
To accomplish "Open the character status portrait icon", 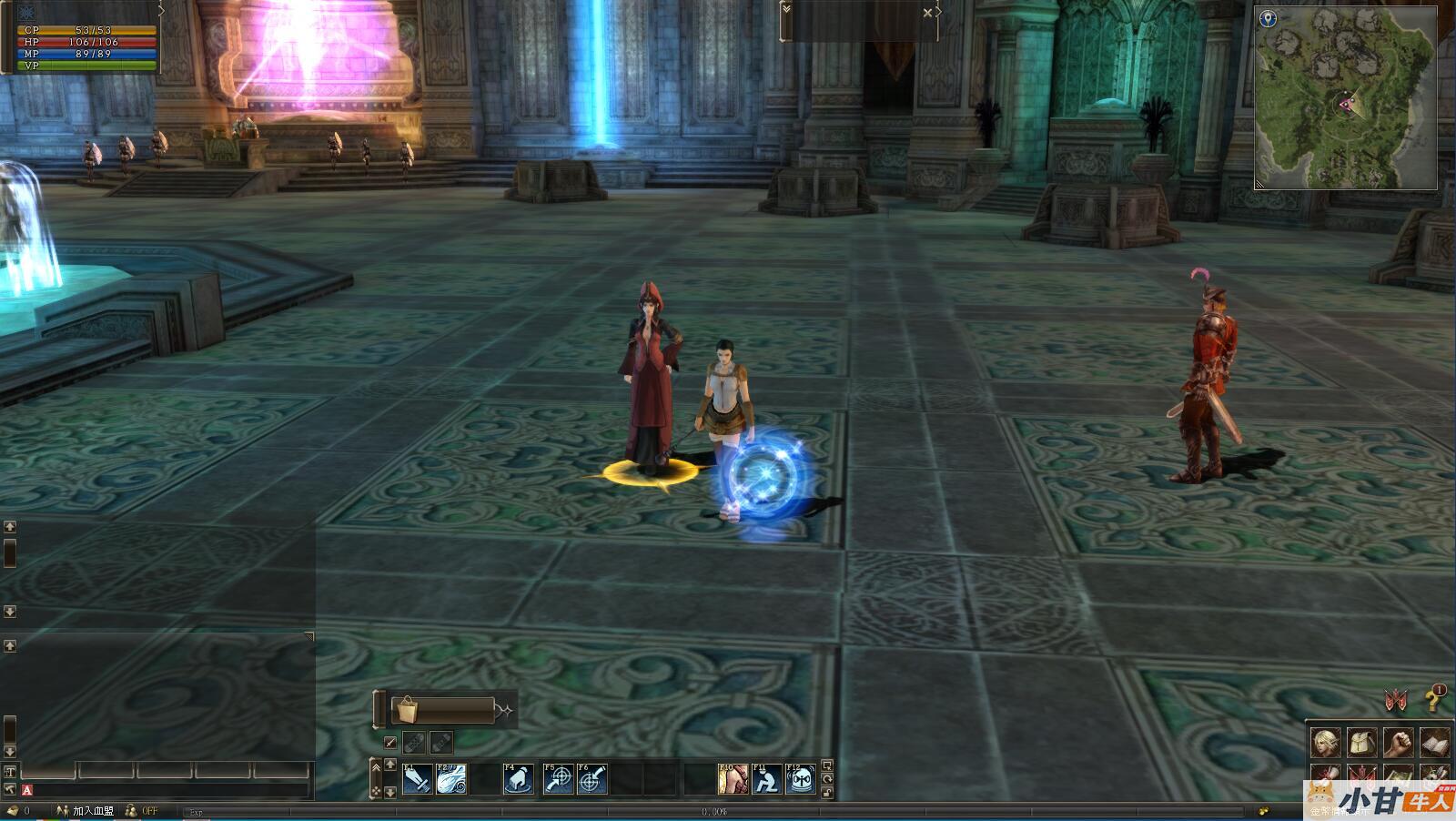I will pos(1325,743).
